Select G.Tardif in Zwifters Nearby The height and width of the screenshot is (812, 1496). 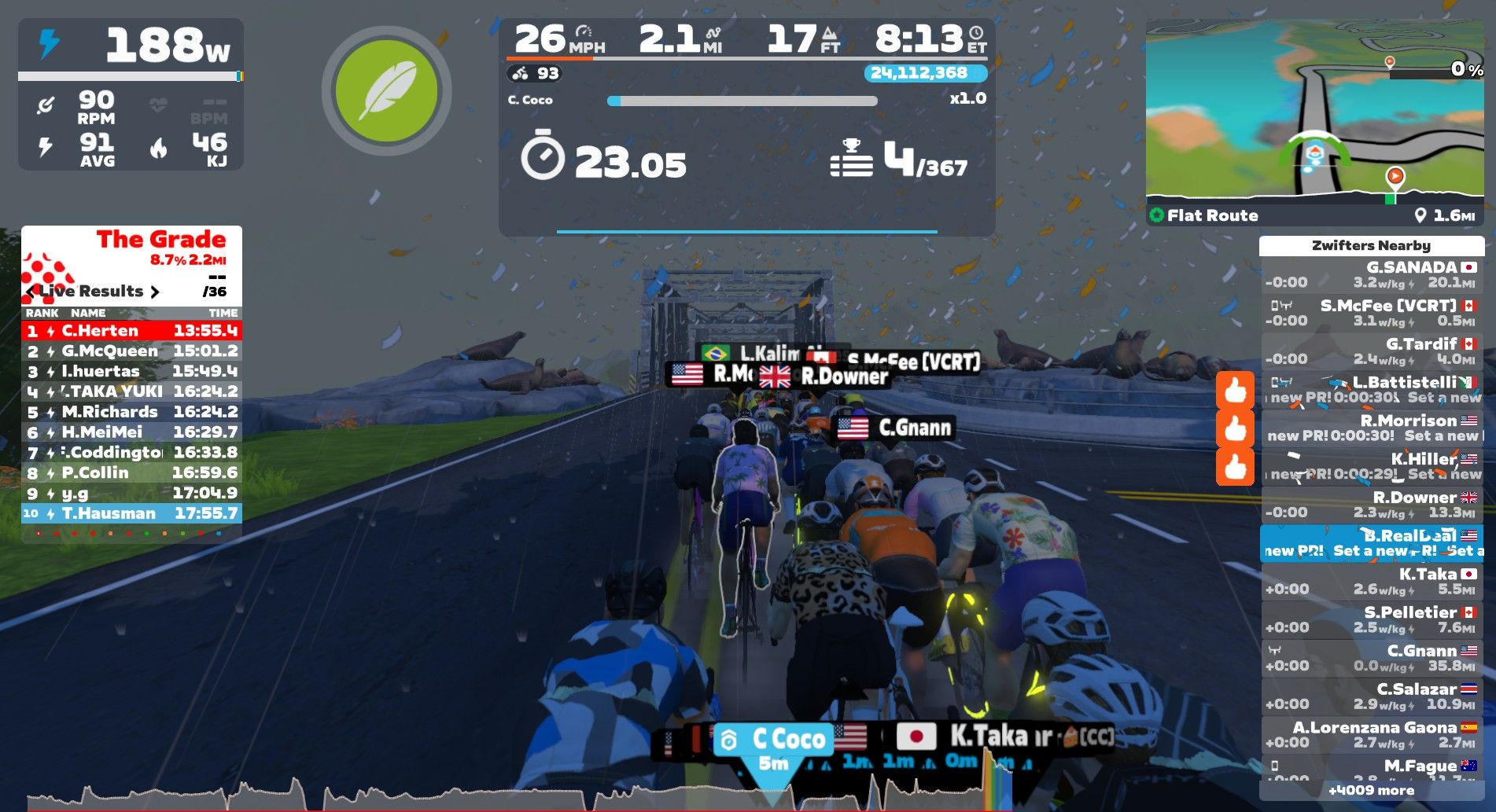1372,351
